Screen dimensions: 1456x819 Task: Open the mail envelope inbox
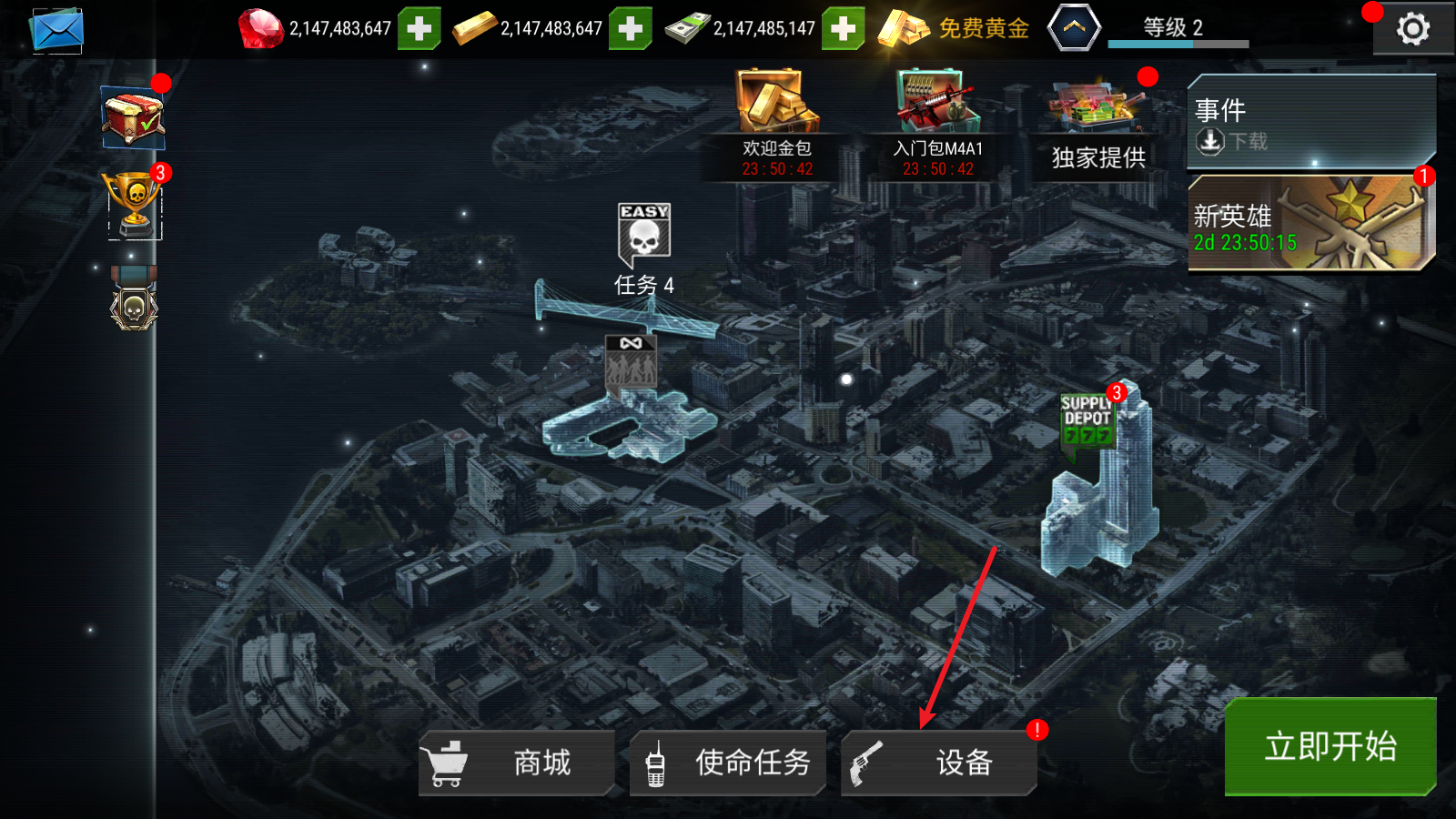pos(56,30)
